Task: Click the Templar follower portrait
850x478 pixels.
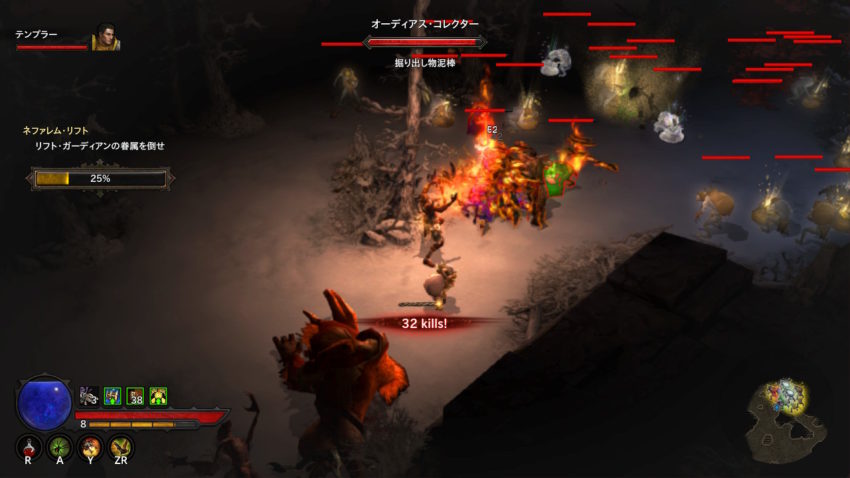Action: pyautogui.click(x=105, y=39)
